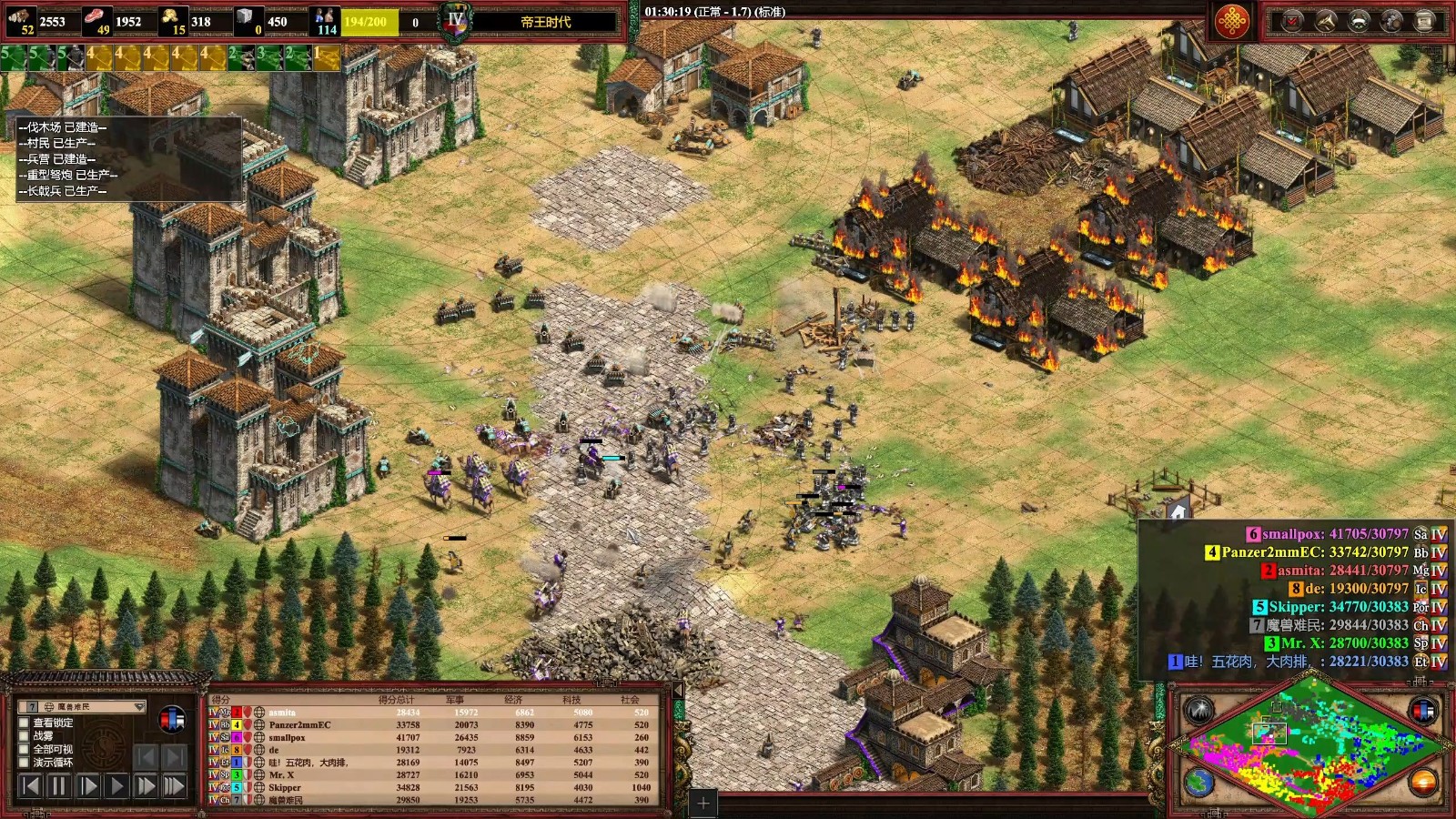Activate the minimap signal flare button
This screenshot has height=819, width=1456.
click(x=1198, y=711)
